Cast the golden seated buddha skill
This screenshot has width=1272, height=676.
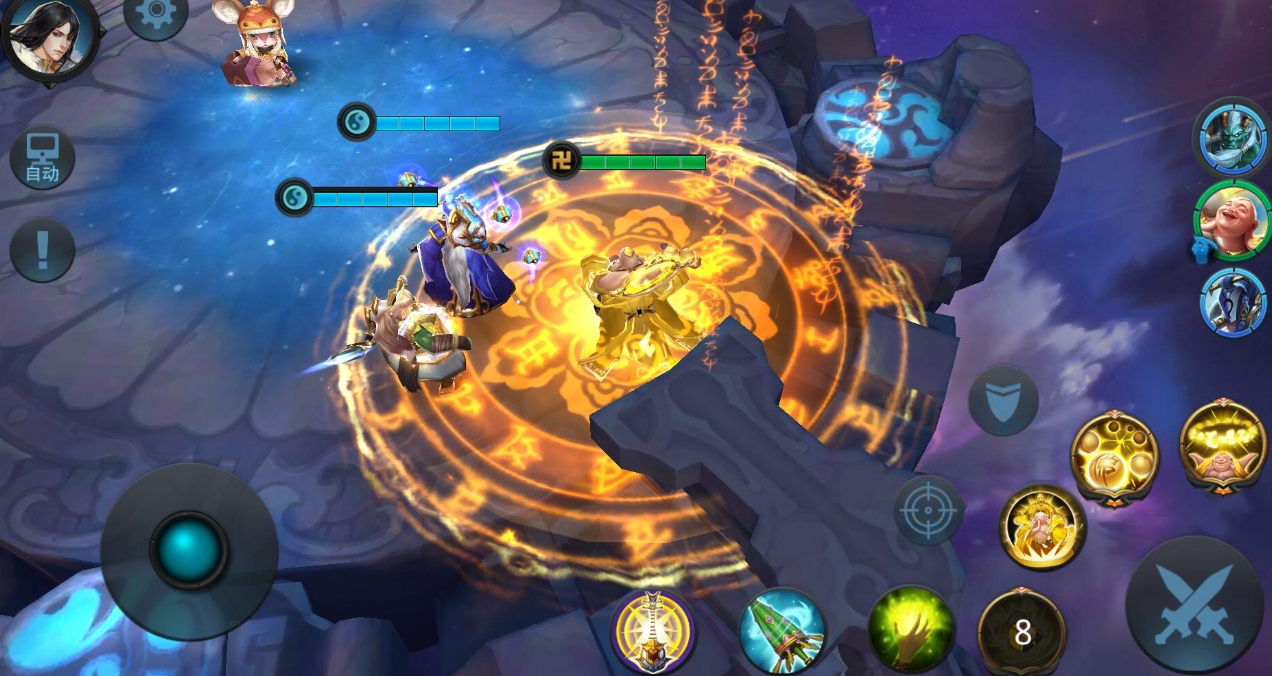pyautogui.click(x=1042, y=527)
